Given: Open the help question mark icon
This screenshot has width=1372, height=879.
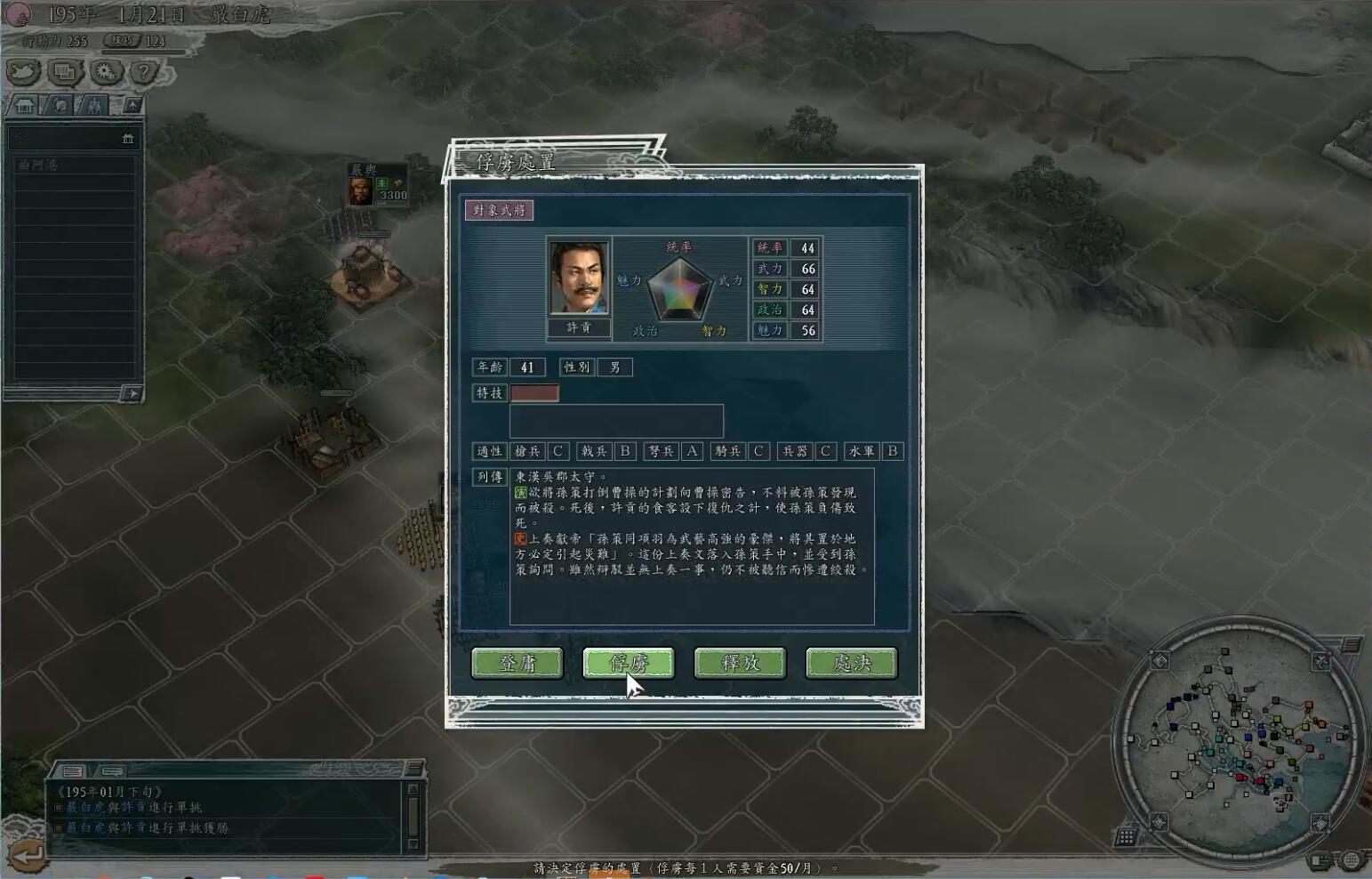Looking at the screenshot, I should (x=142, y=73).
